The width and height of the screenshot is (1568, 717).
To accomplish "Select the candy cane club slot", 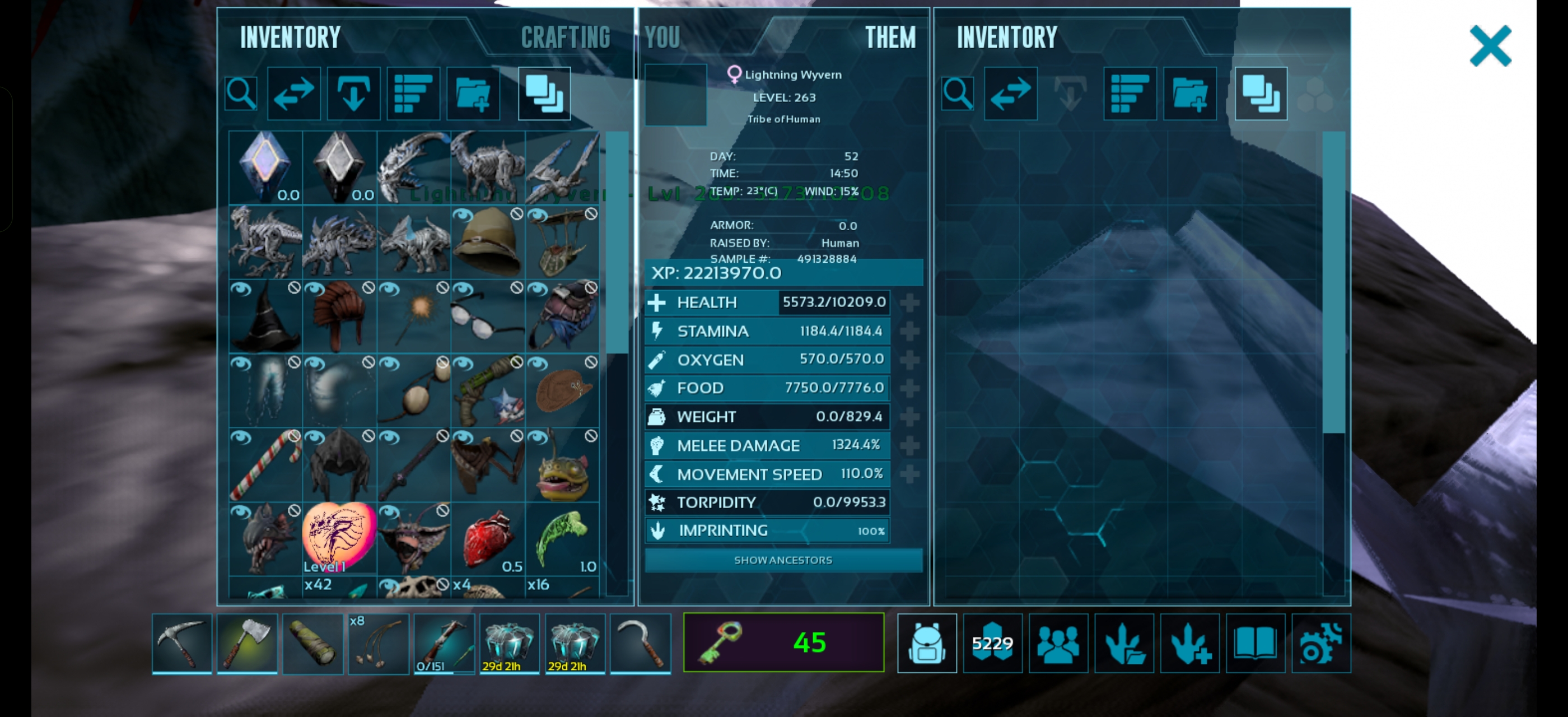I will tap(265, 465).
